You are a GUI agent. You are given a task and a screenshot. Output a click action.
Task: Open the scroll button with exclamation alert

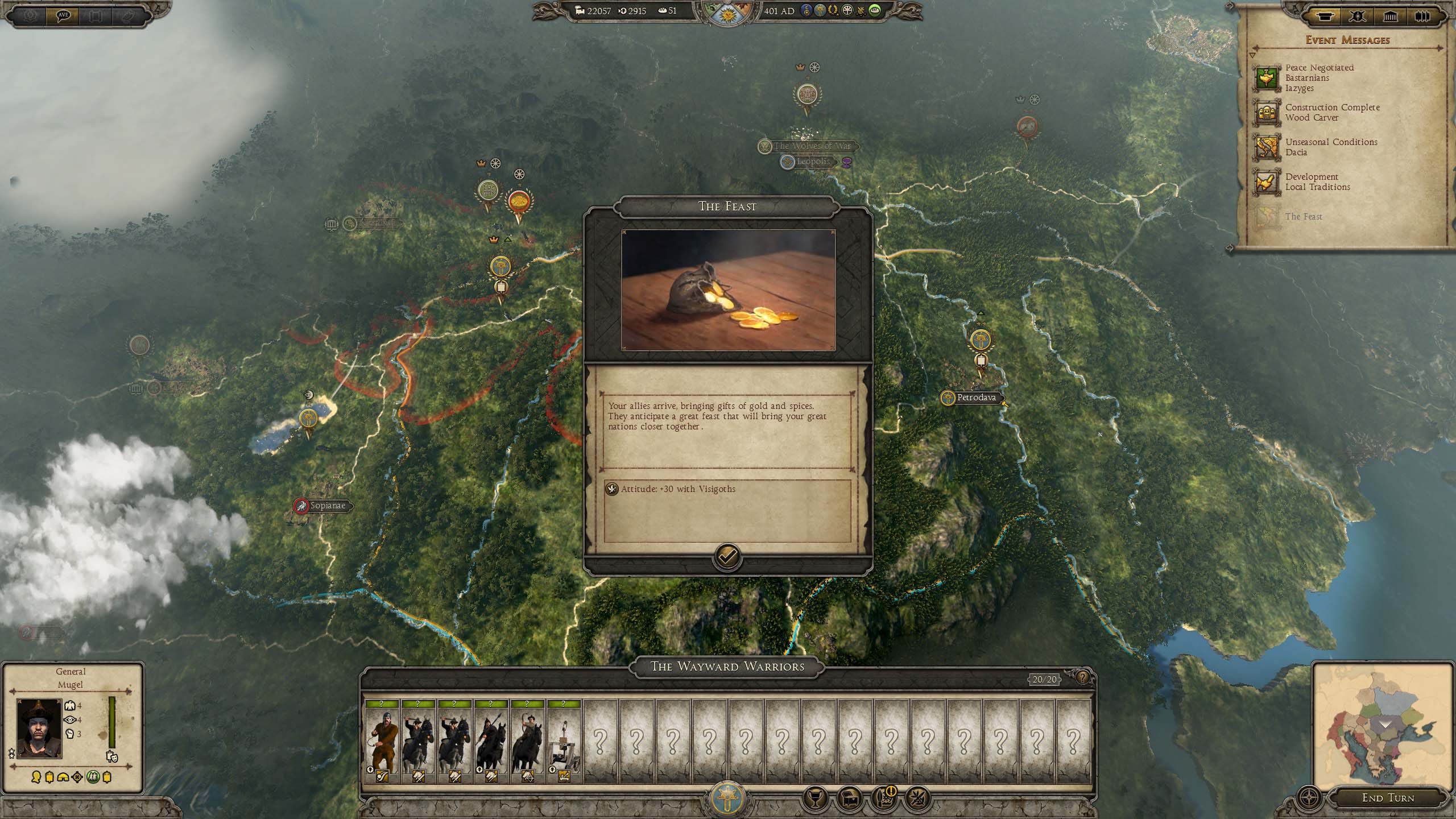click(x=883, y=799)
